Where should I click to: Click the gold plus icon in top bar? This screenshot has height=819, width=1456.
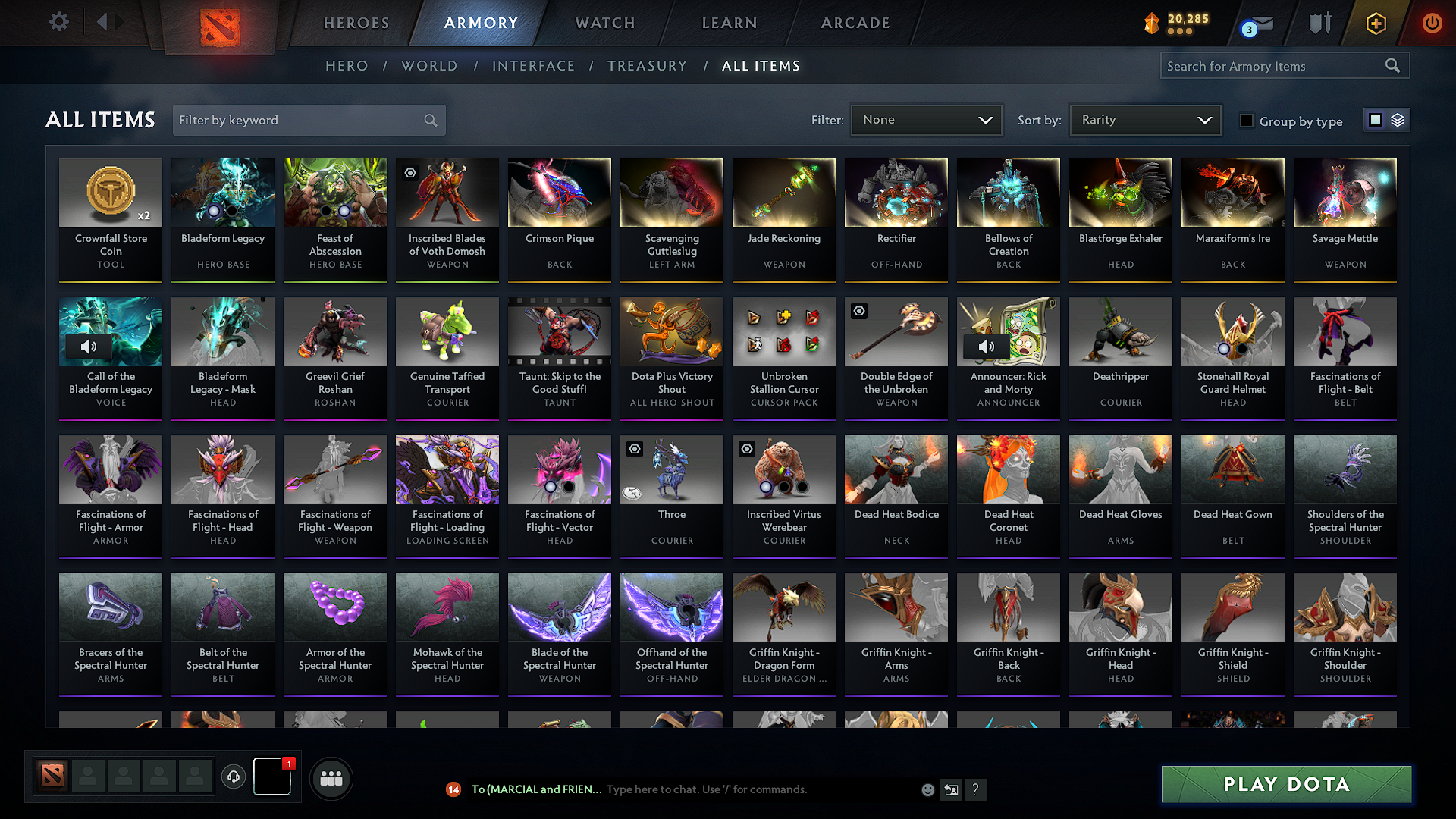pos(1375,23)
